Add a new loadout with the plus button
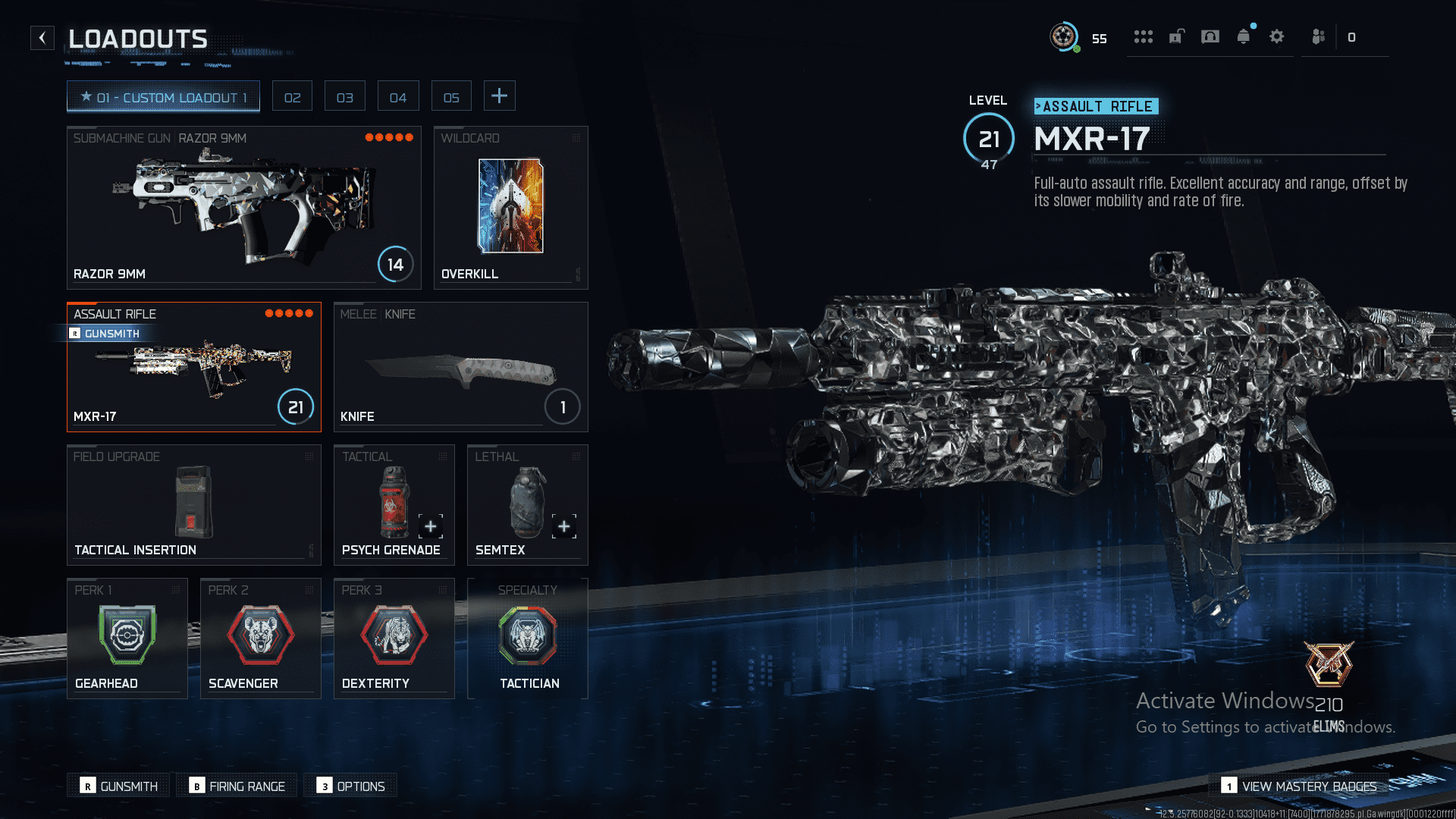This screenshot has height=819, width=1456. click(x=499, y=96)
